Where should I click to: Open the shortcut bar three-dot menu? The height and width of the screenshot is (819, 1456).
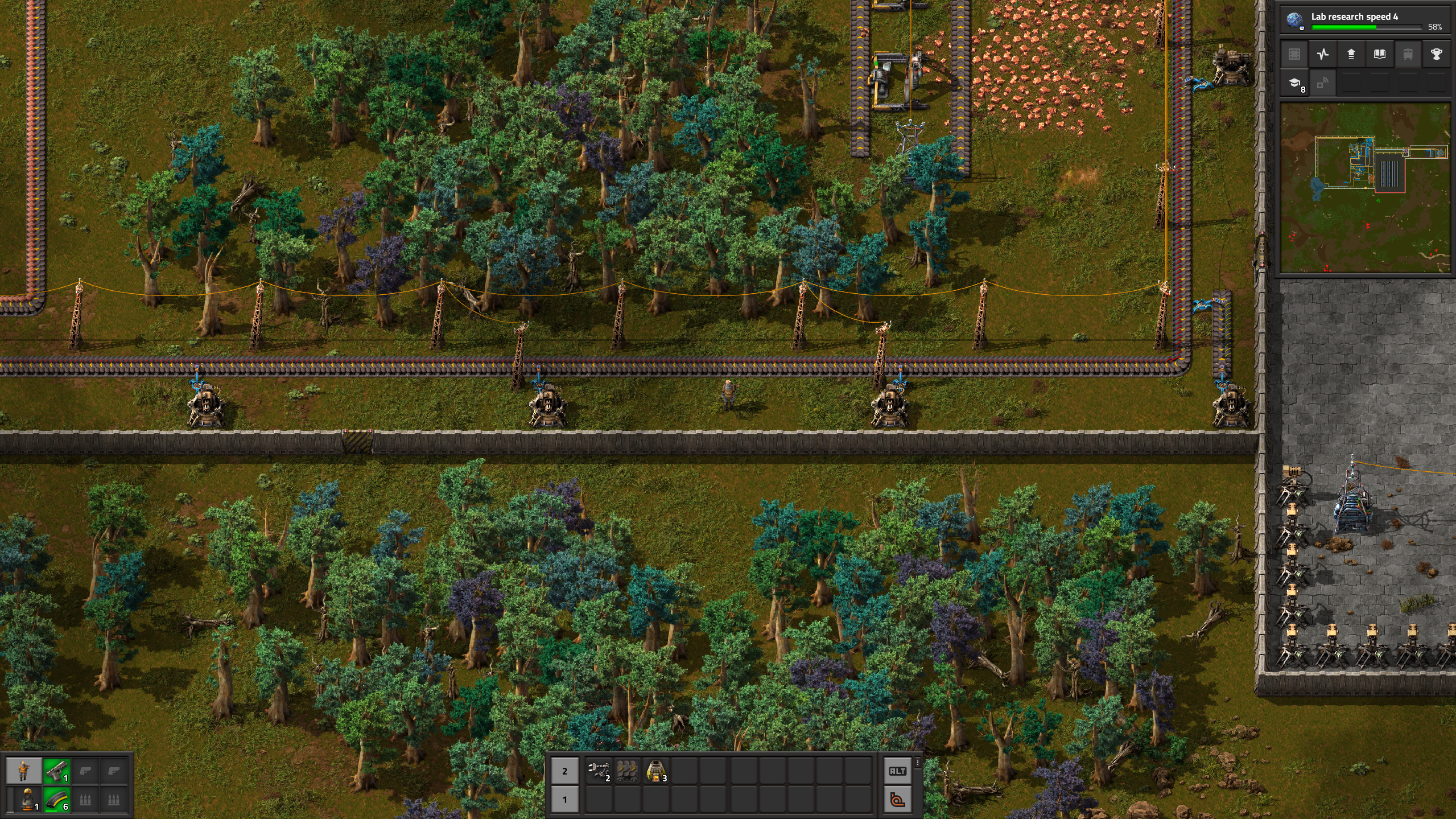(917, 763)
